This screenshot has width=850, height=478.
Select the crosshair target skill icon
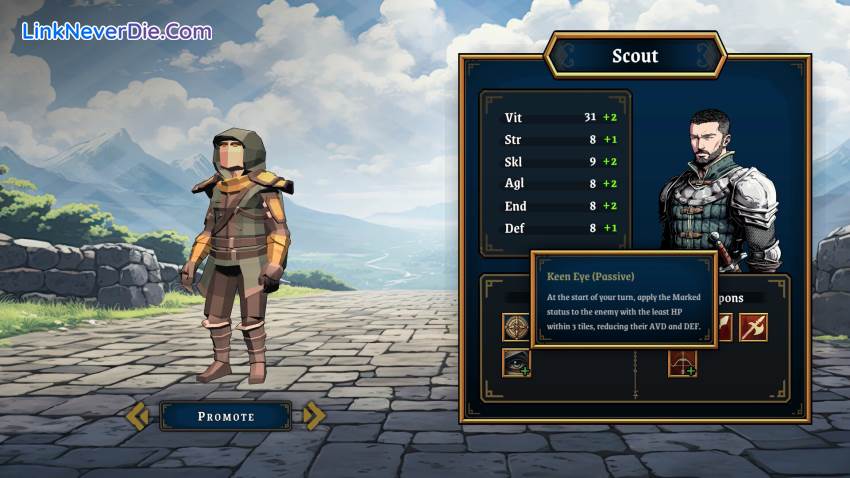point(516,327)
